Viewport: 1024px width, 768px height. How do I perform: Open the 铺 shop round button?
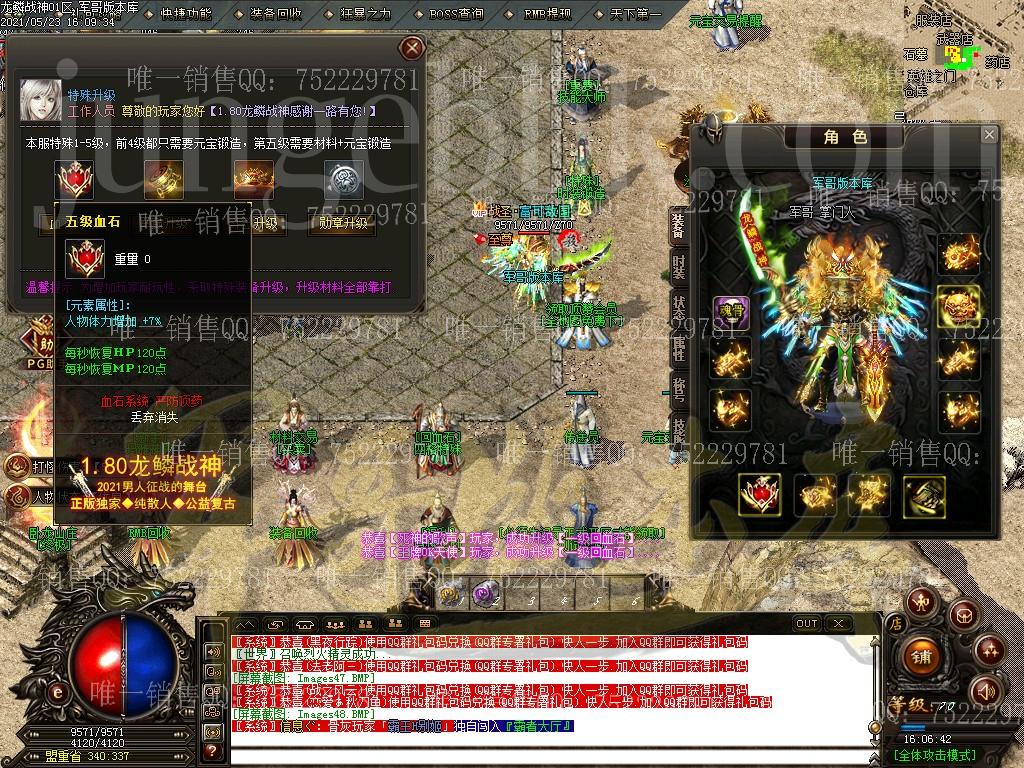point(921,656)
